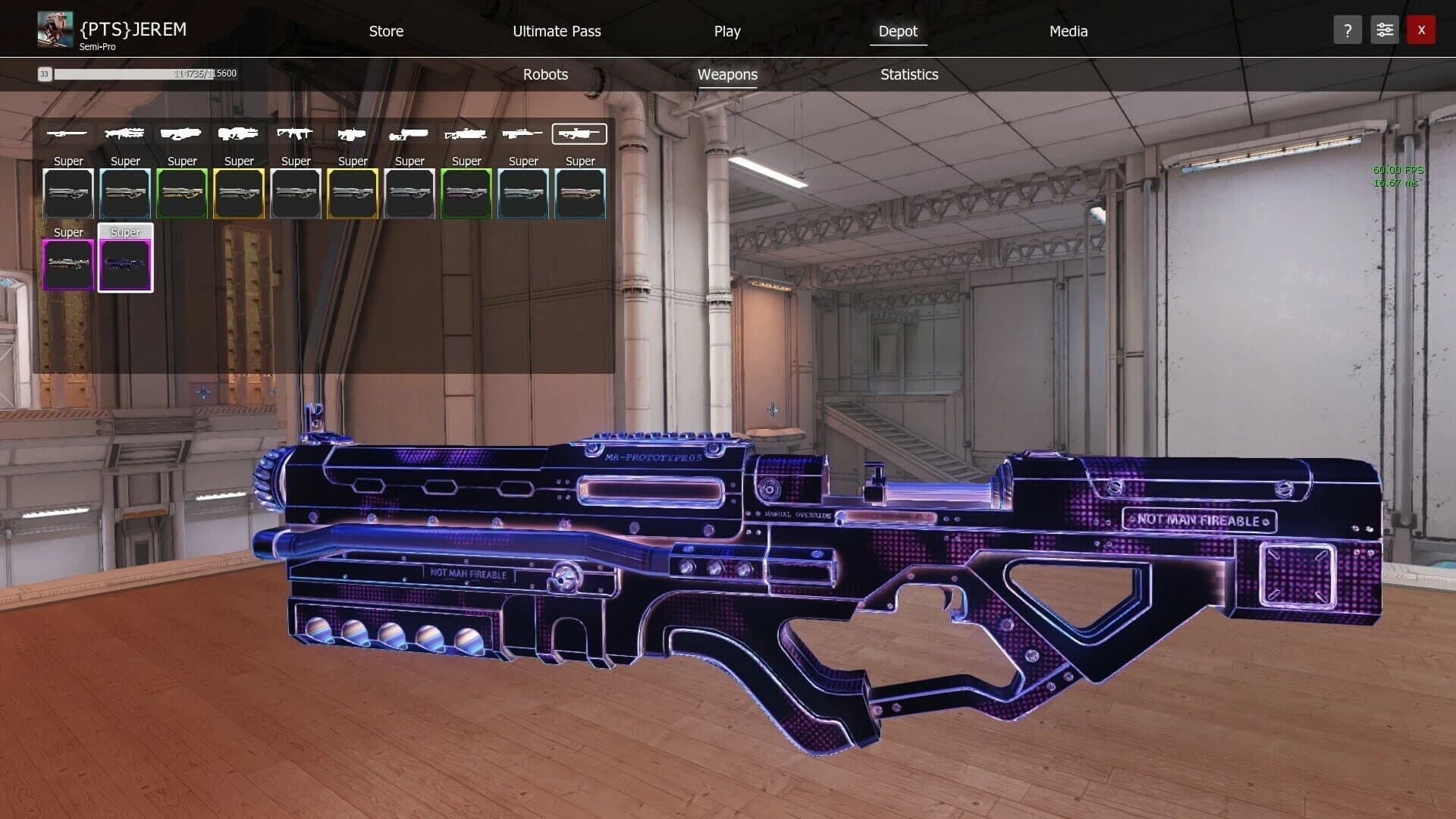Select the SMG weapon category icon
The image size is (1456, 819).
pyautogui.click(x=409, y=133)
